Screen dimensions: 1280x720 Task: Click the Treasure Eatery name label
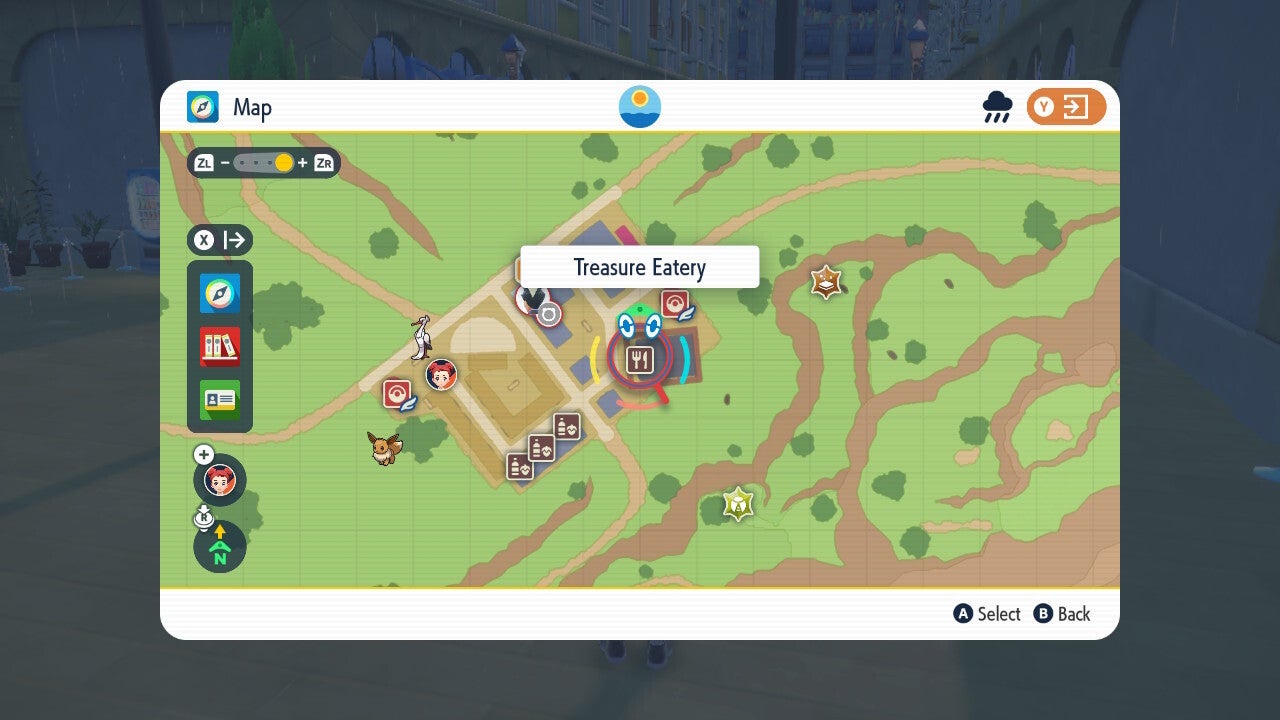tap(639, 267)
